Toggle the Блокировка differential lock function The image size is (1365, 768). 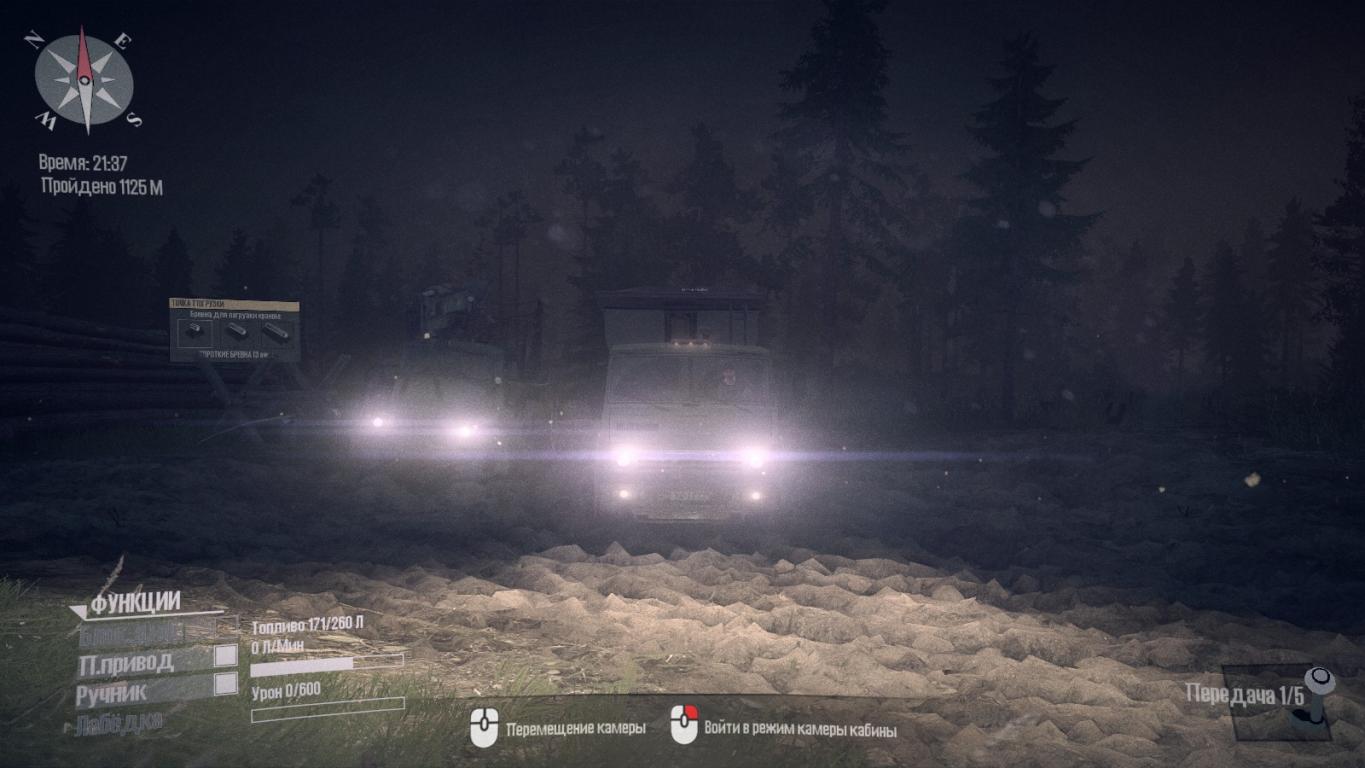coord(130,631)
